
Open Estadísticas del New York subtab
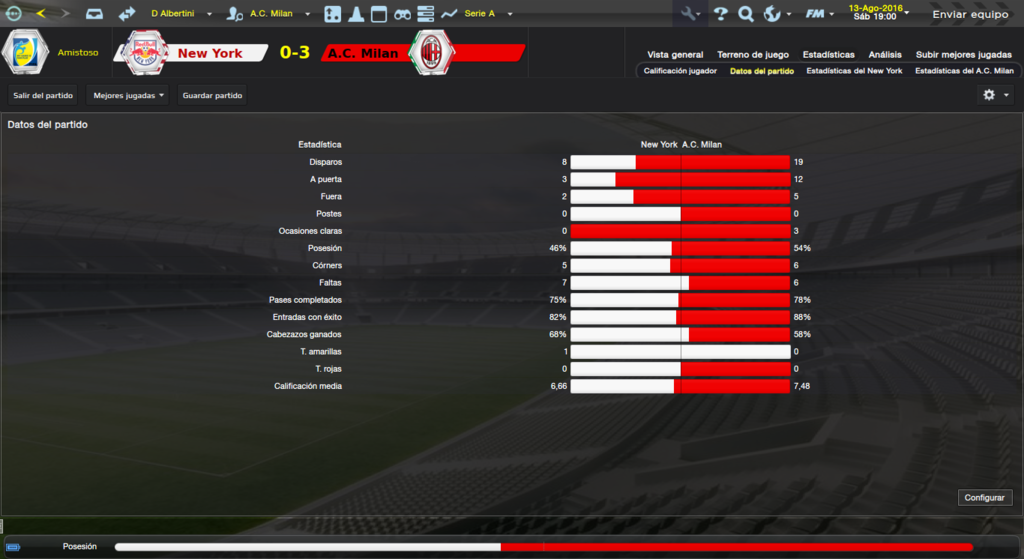tap(853, 71)
